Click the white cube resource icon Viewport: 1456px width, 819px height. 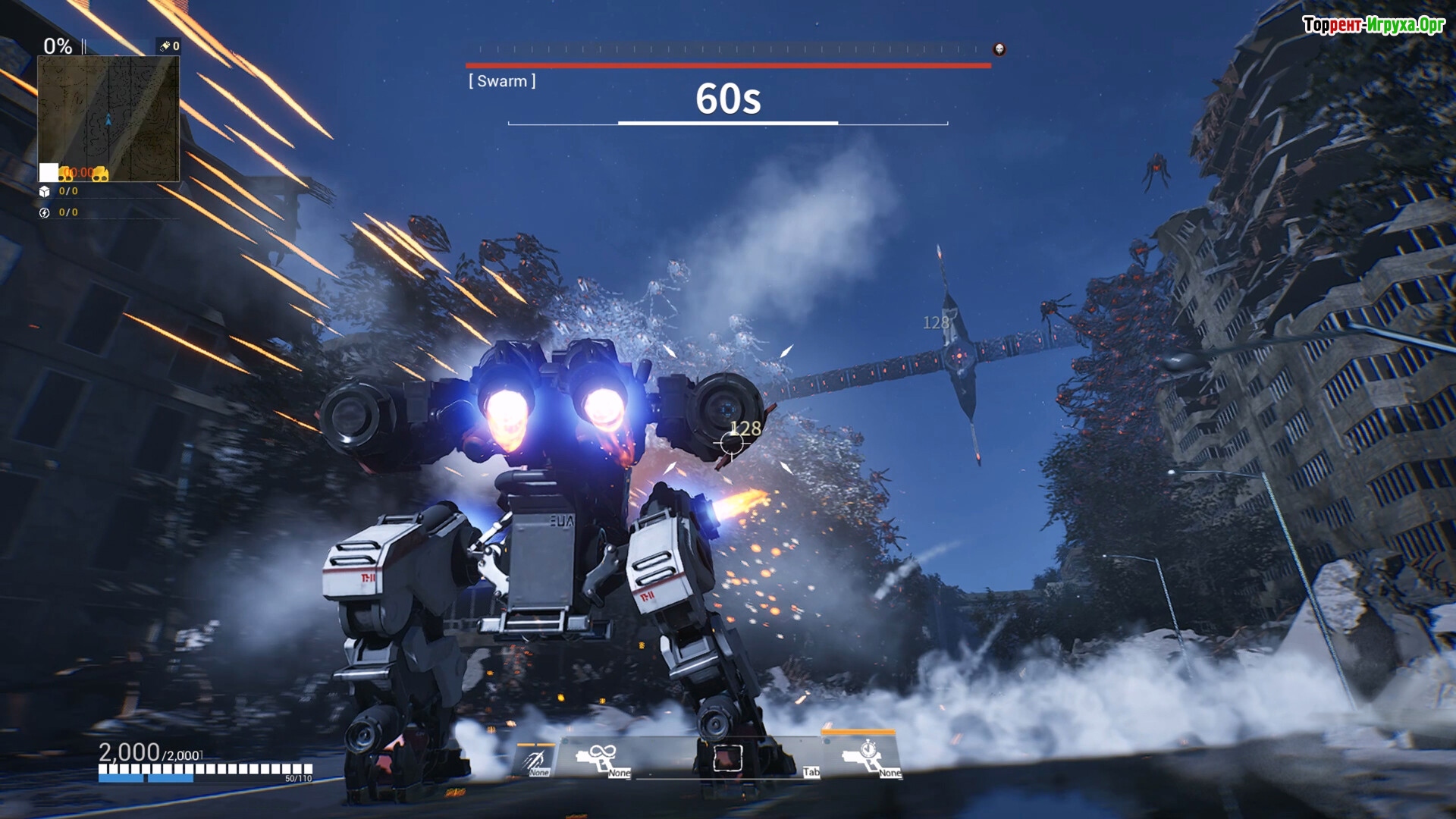45,192
